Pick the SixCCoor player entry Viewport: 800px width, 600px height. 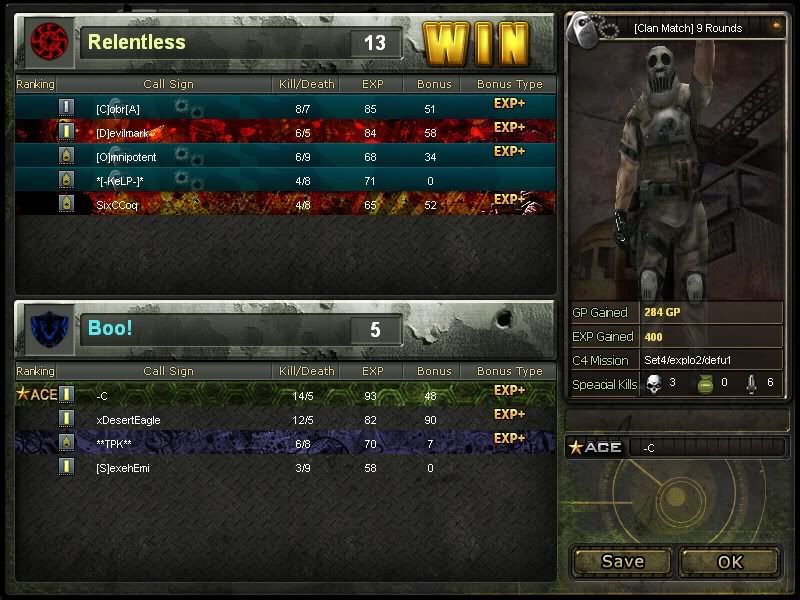click(x=285, y=203)
